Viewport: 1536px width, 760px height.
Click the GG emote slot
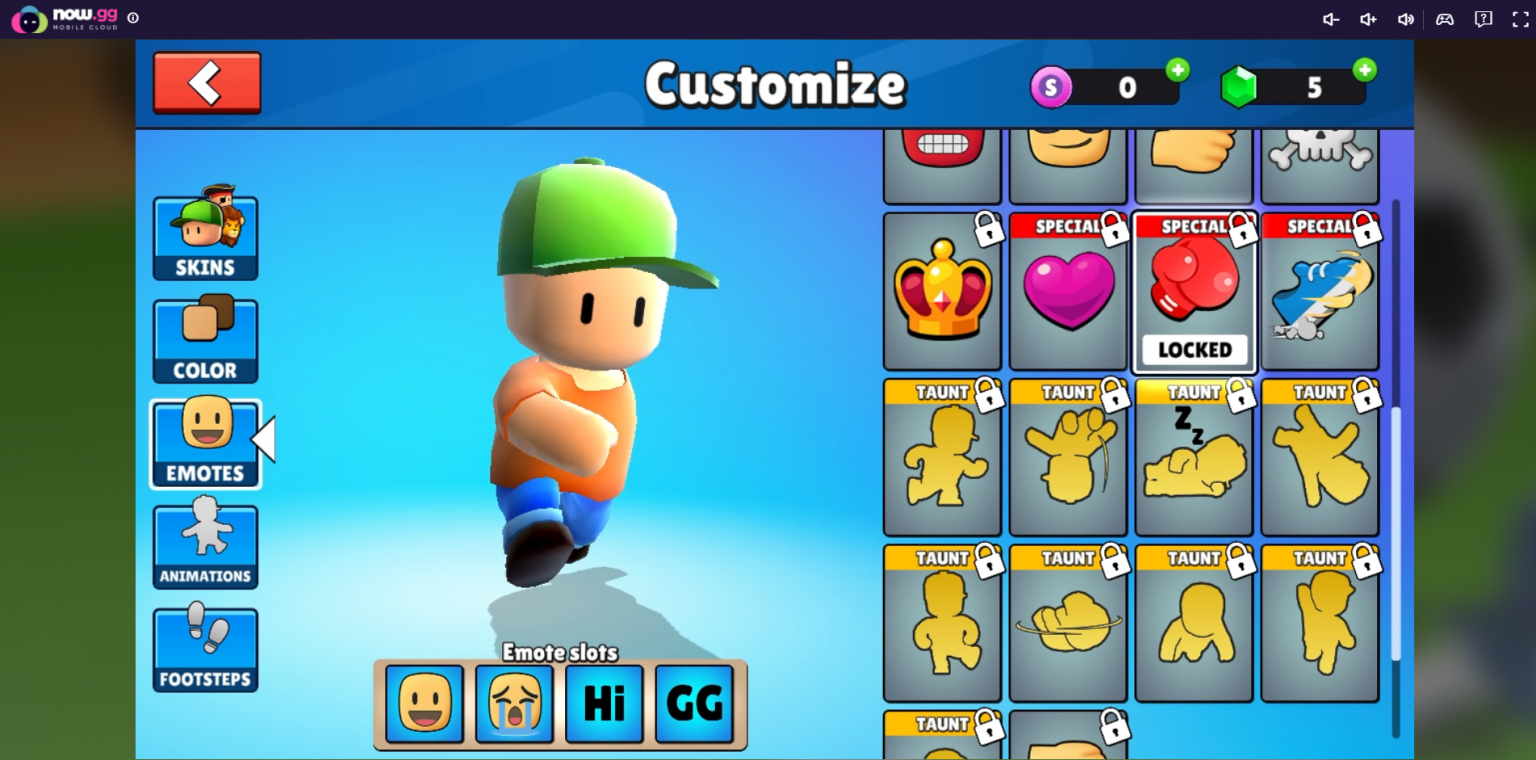click(694, 703)
